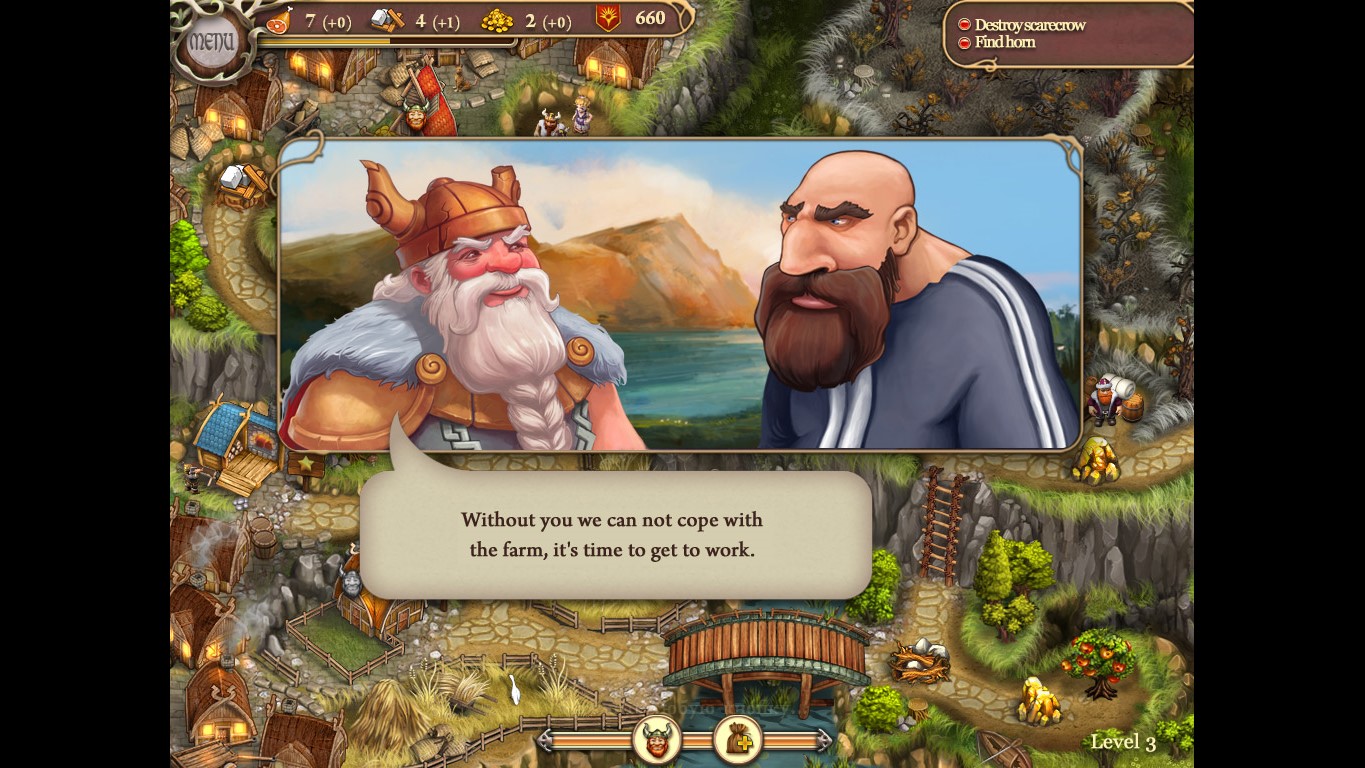The image size is (1365, 768).
Task: Open the viking head icon on bottom bar
Action: coord(657,740)
